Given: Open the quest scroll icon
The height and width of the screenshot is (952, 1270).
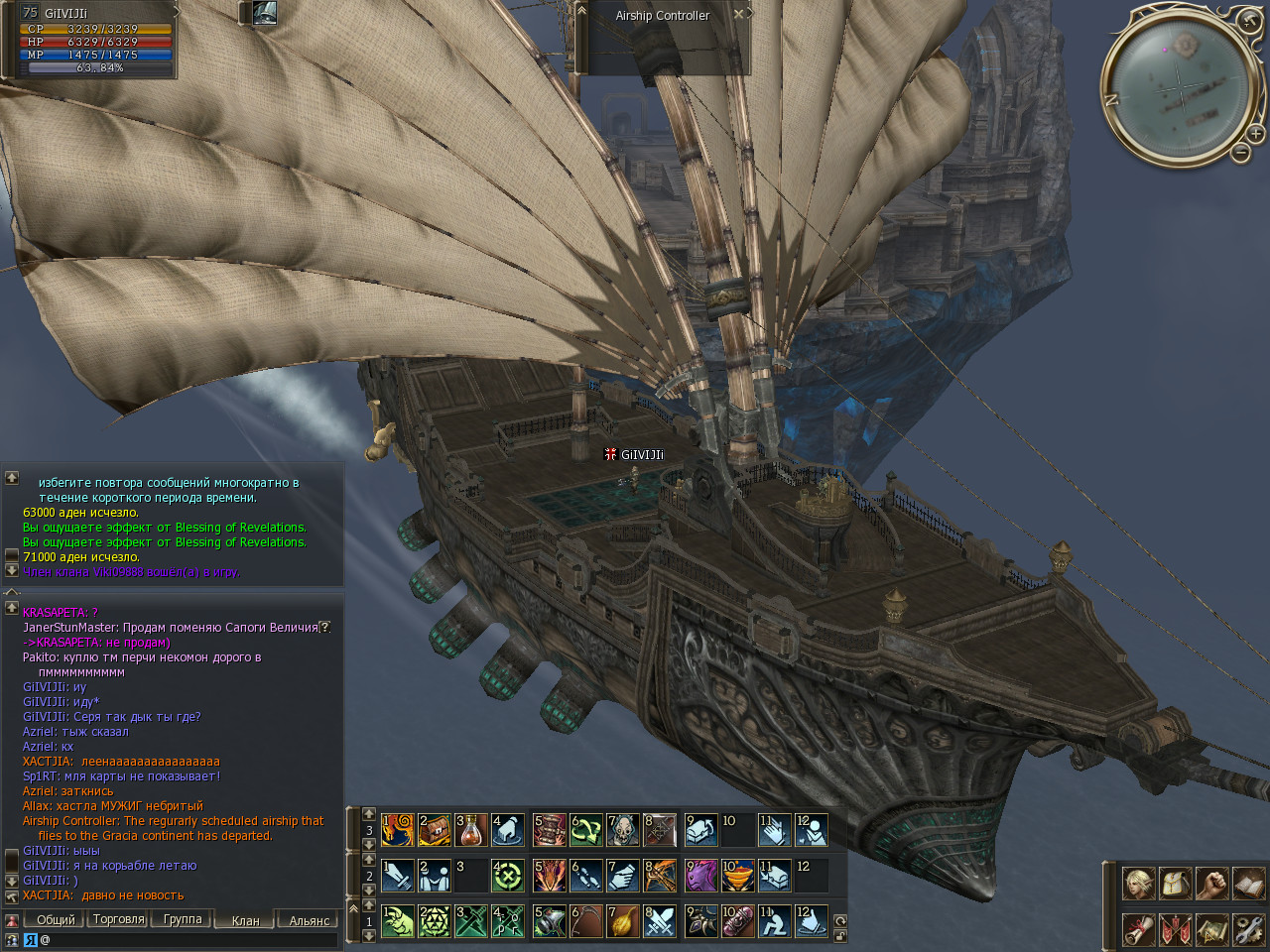Looking at the screenshot, I should click(x=1138, y=929).
